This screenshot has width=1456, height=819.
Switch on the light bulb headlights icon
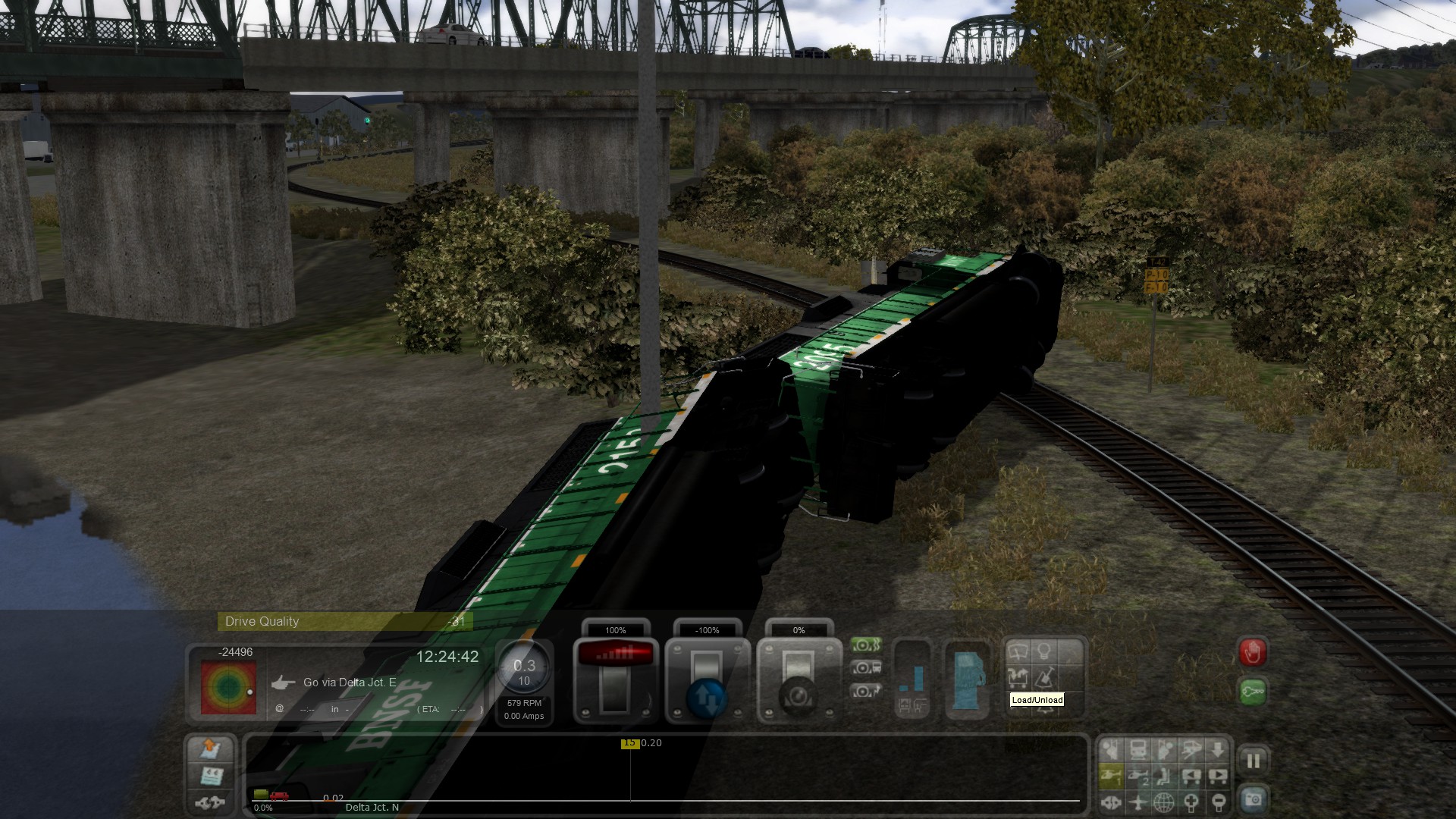pos(1044,651)
